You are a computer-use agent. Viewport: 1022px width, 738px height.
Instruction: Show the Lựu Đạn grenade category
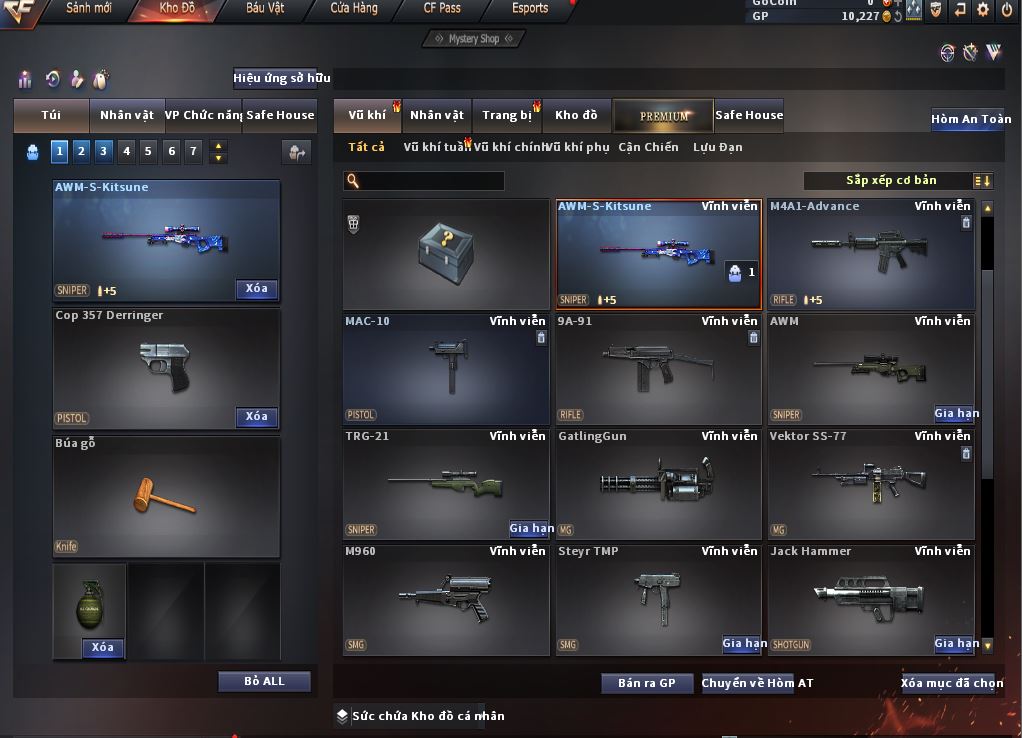point(717,148)
